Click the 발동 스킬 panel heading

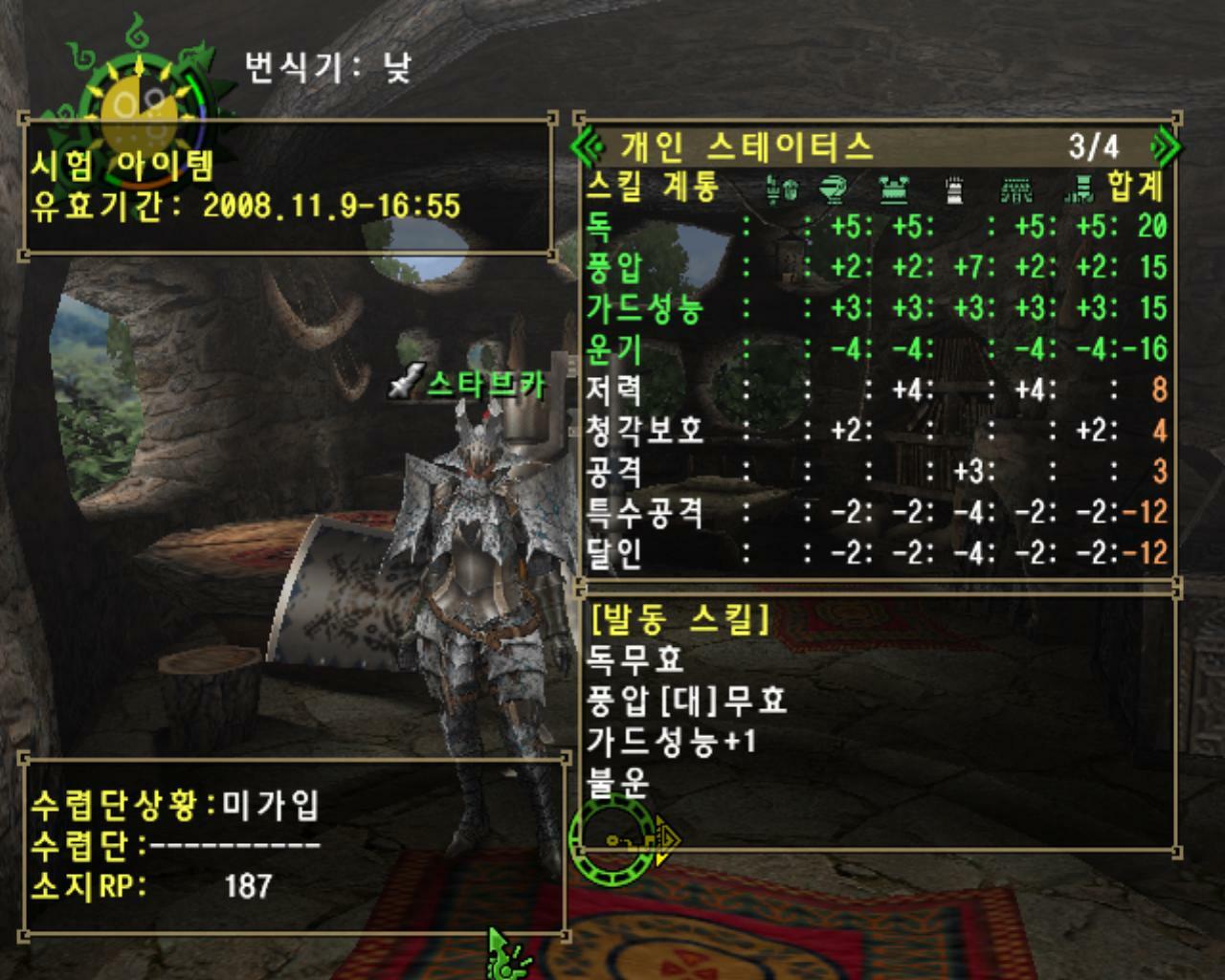pyautogui.click(x=678, y=620)
